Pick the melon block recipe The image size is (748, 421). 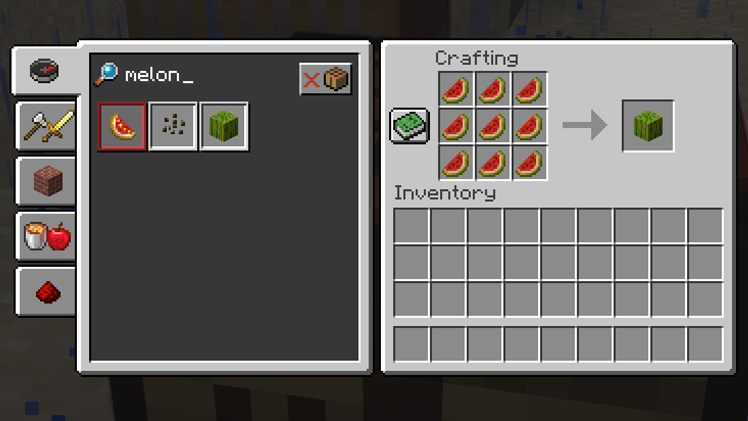click(x=224, y=127)
